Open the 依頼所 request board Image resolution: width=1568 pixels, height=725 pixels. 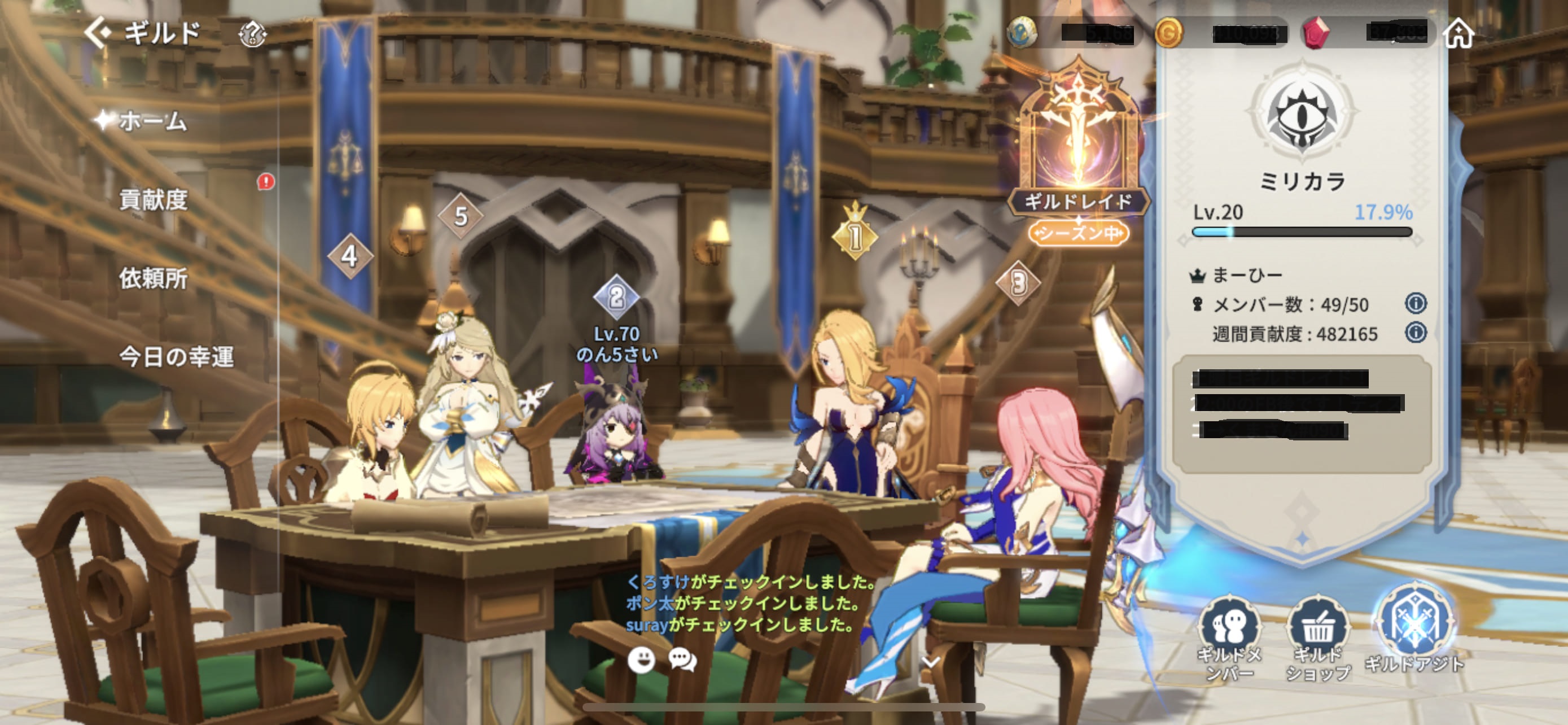click(154, 278)
